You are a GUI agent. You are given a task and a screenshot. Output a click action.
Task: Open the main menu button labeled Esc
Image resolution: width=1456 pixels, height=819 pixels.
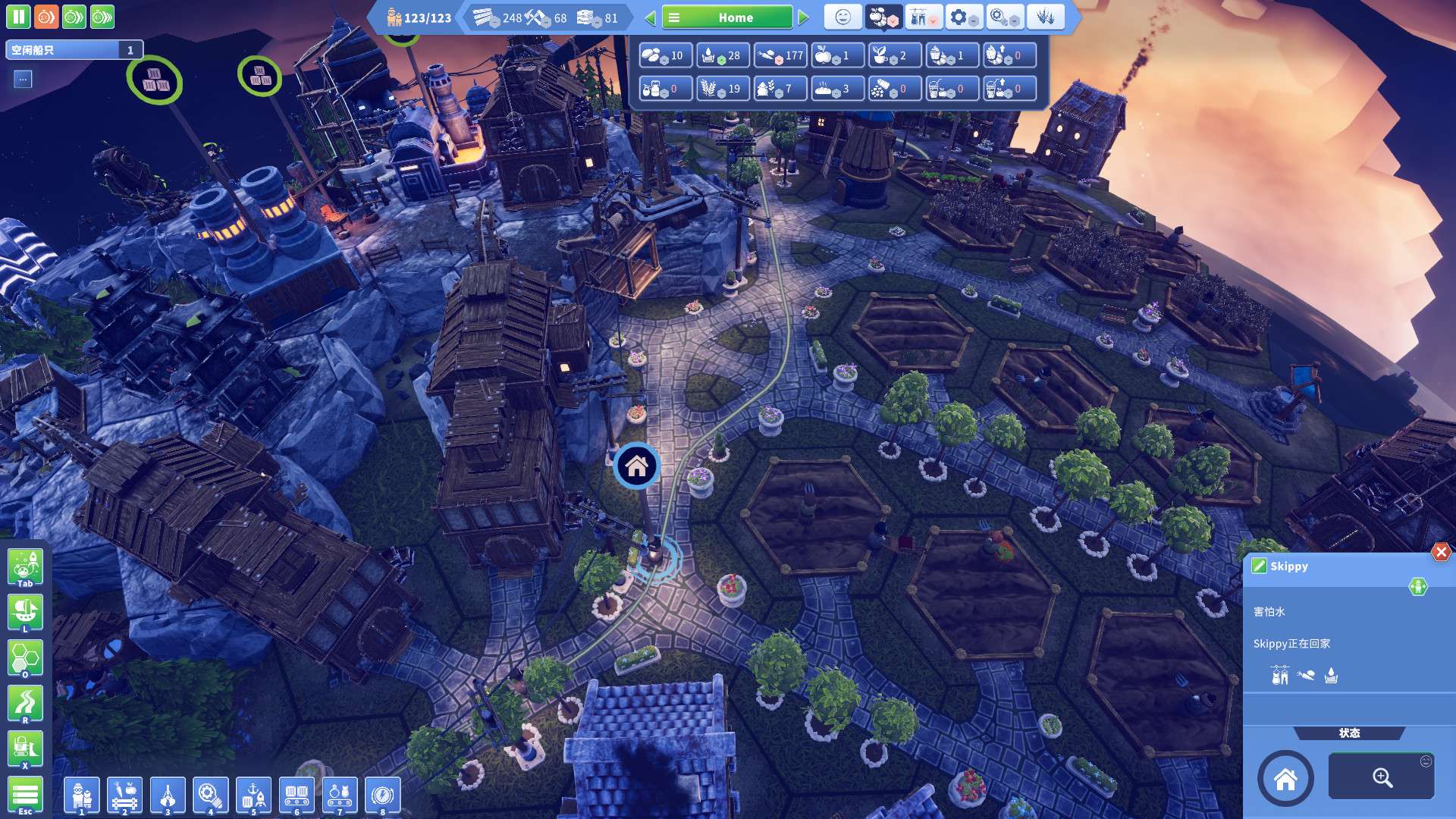click(25, 795)
